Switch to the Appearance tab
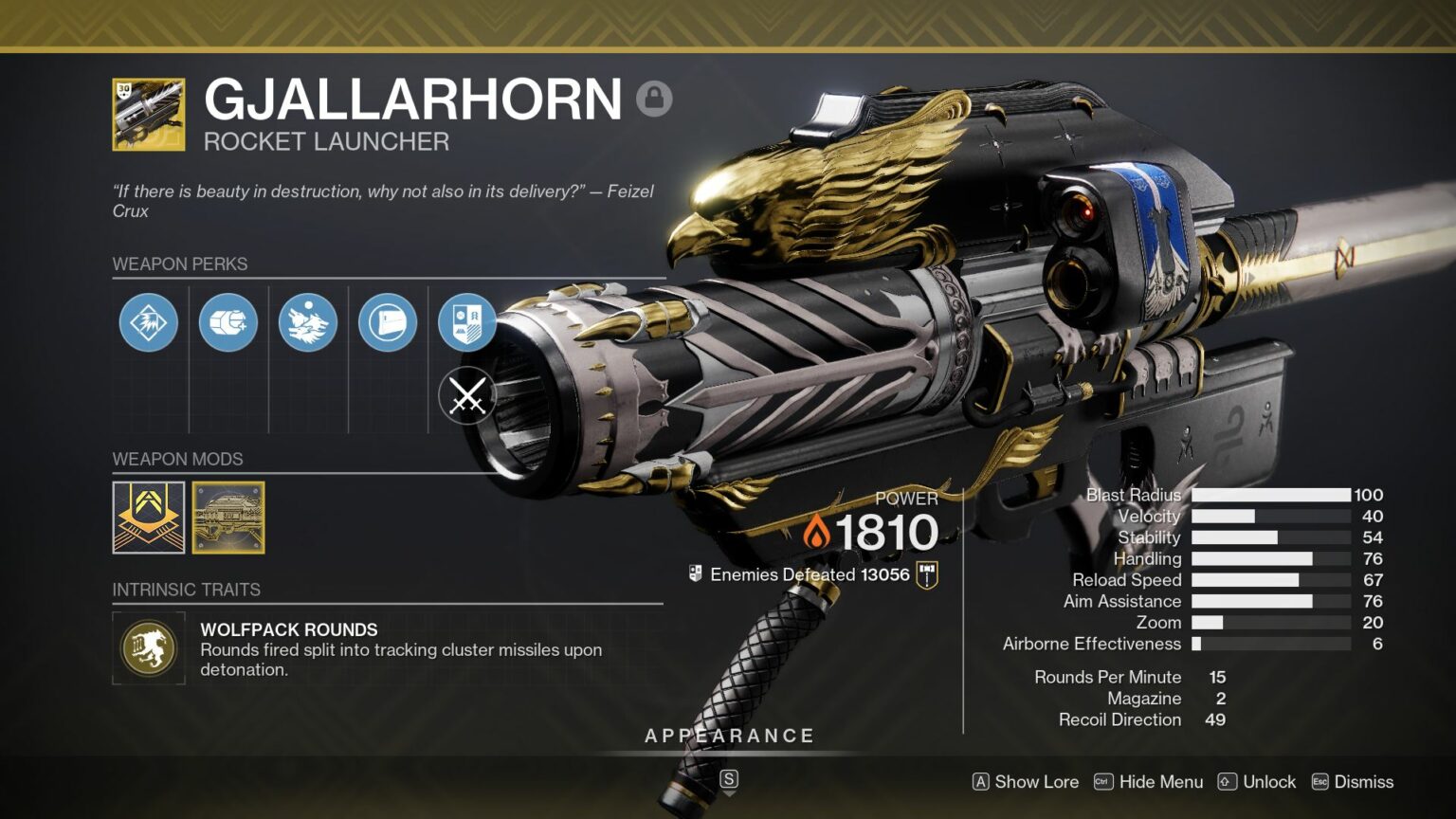 (730, 735)
